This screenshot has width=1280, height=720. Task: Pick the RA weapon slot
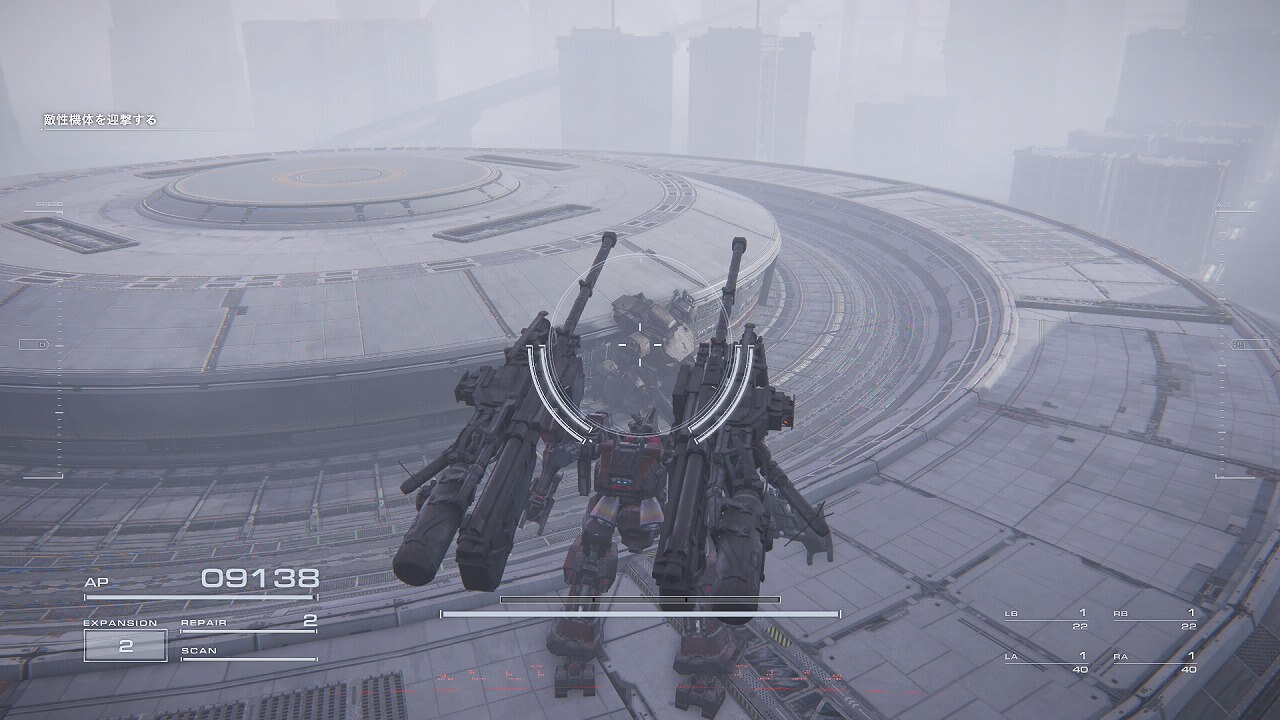(x=1155, y=662)
